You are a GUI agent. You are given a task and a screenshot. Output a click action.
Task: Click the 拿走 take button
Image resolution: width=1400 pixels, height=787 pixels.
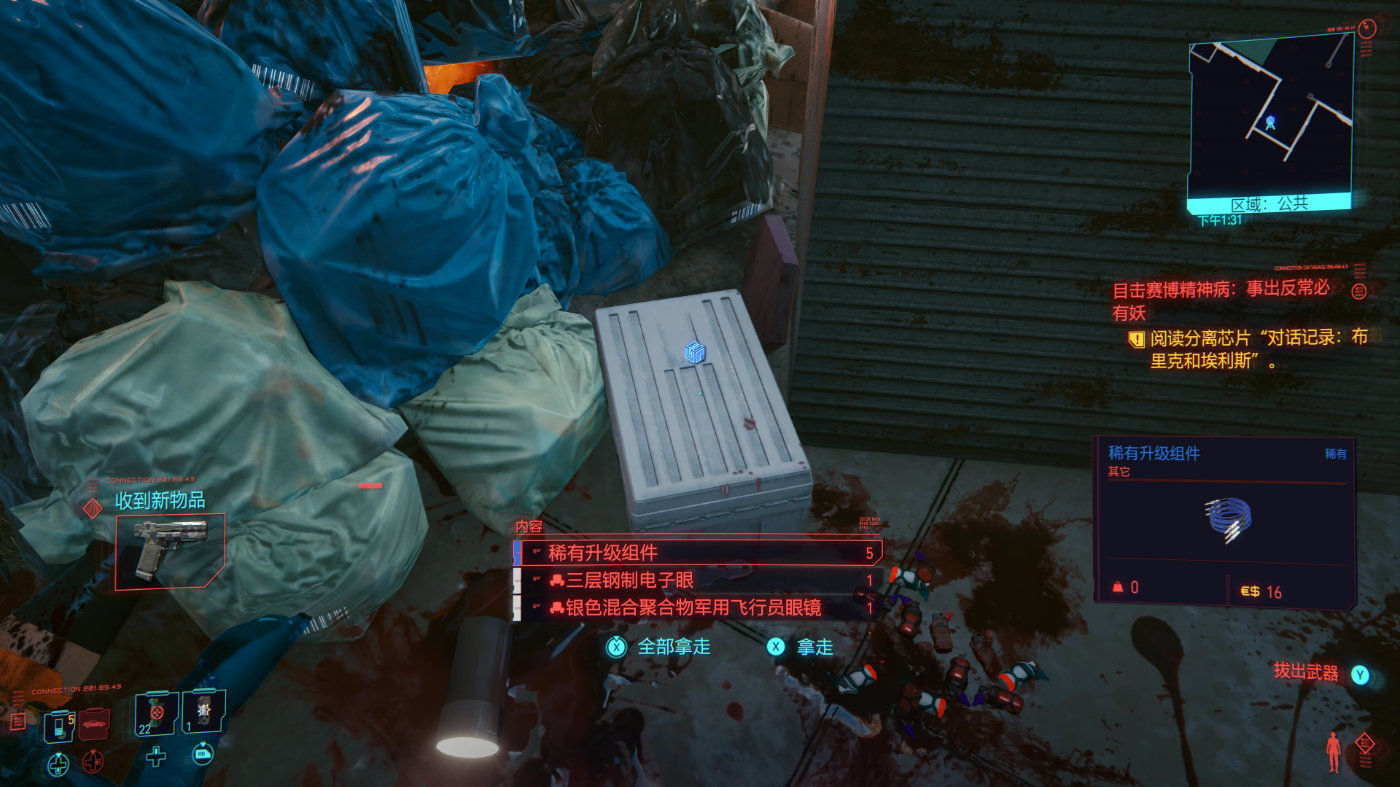(800, 646)
